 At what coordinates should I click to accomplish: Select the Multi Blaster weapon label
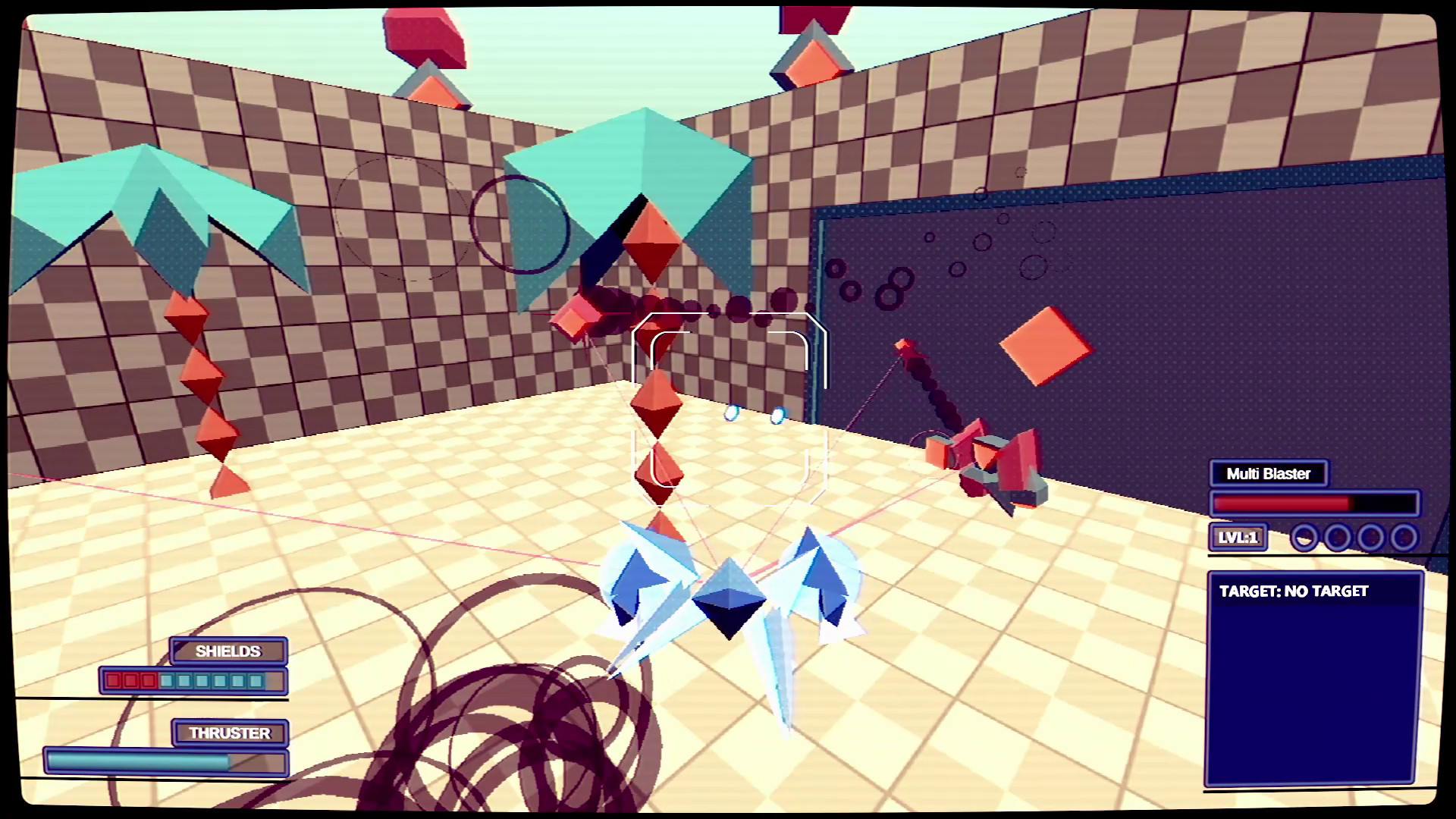(1269, 474)
